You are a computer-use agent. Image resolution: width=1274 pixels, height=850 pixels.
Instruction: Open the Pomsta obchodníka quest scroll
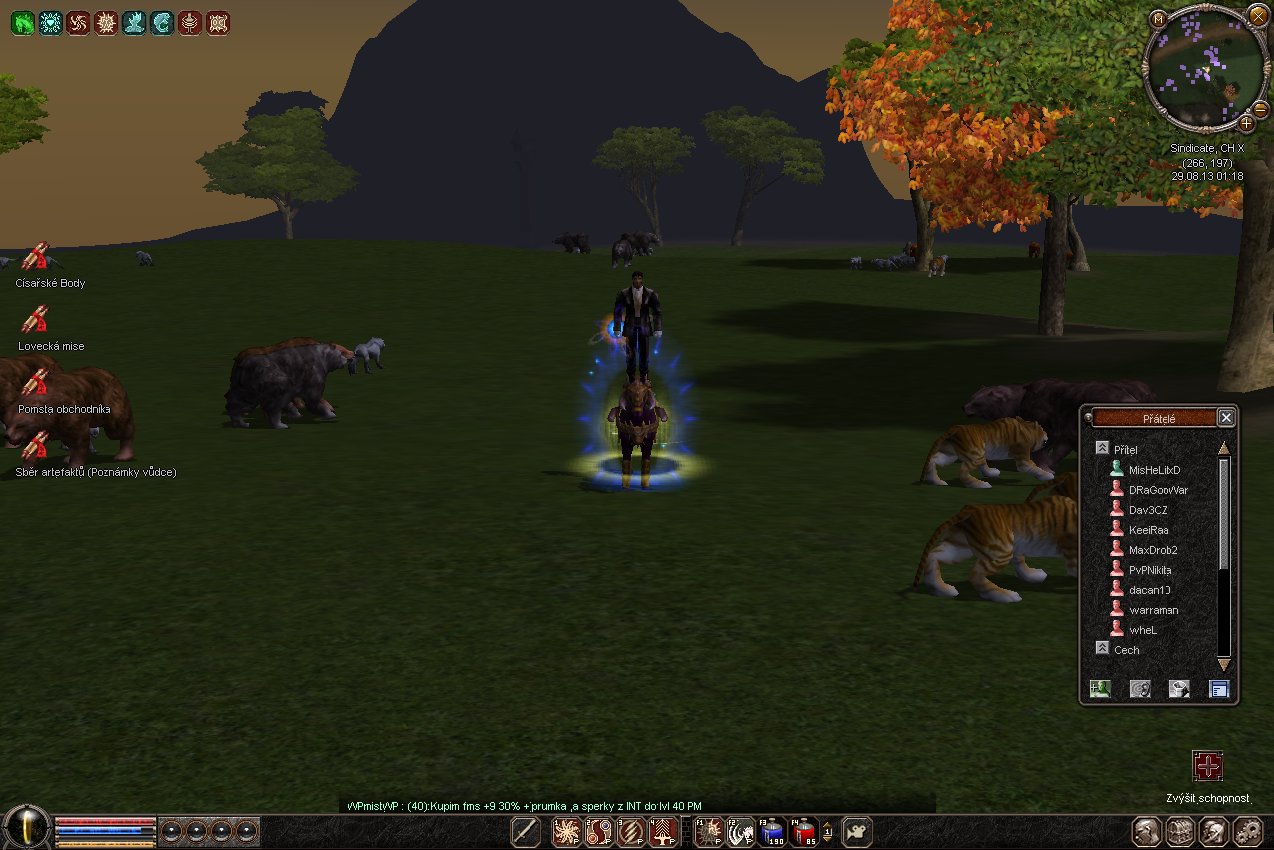[x=36, y=382]
